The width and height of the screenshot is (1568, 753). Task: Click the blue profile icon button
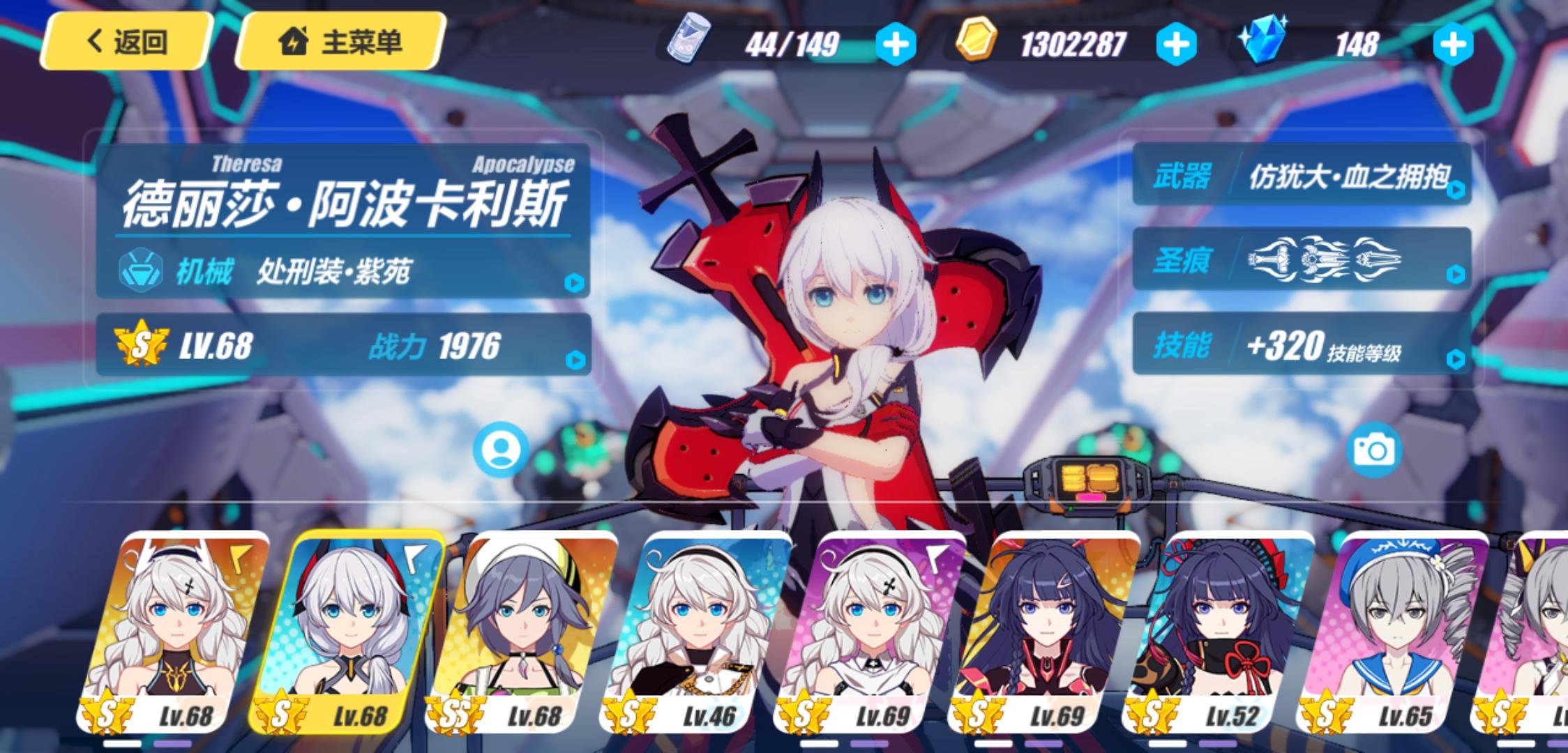pos(500,450)
